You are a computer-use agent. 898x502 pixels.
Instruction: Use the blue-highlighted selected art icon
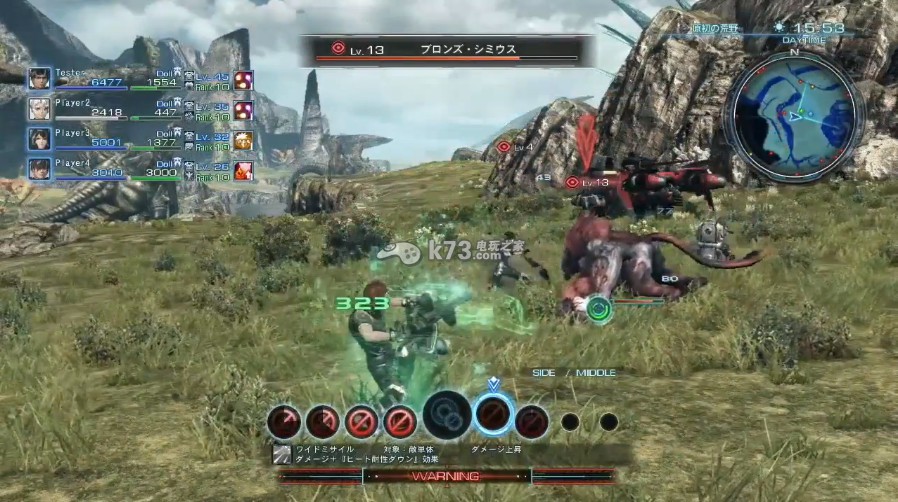tap(493, 416)
